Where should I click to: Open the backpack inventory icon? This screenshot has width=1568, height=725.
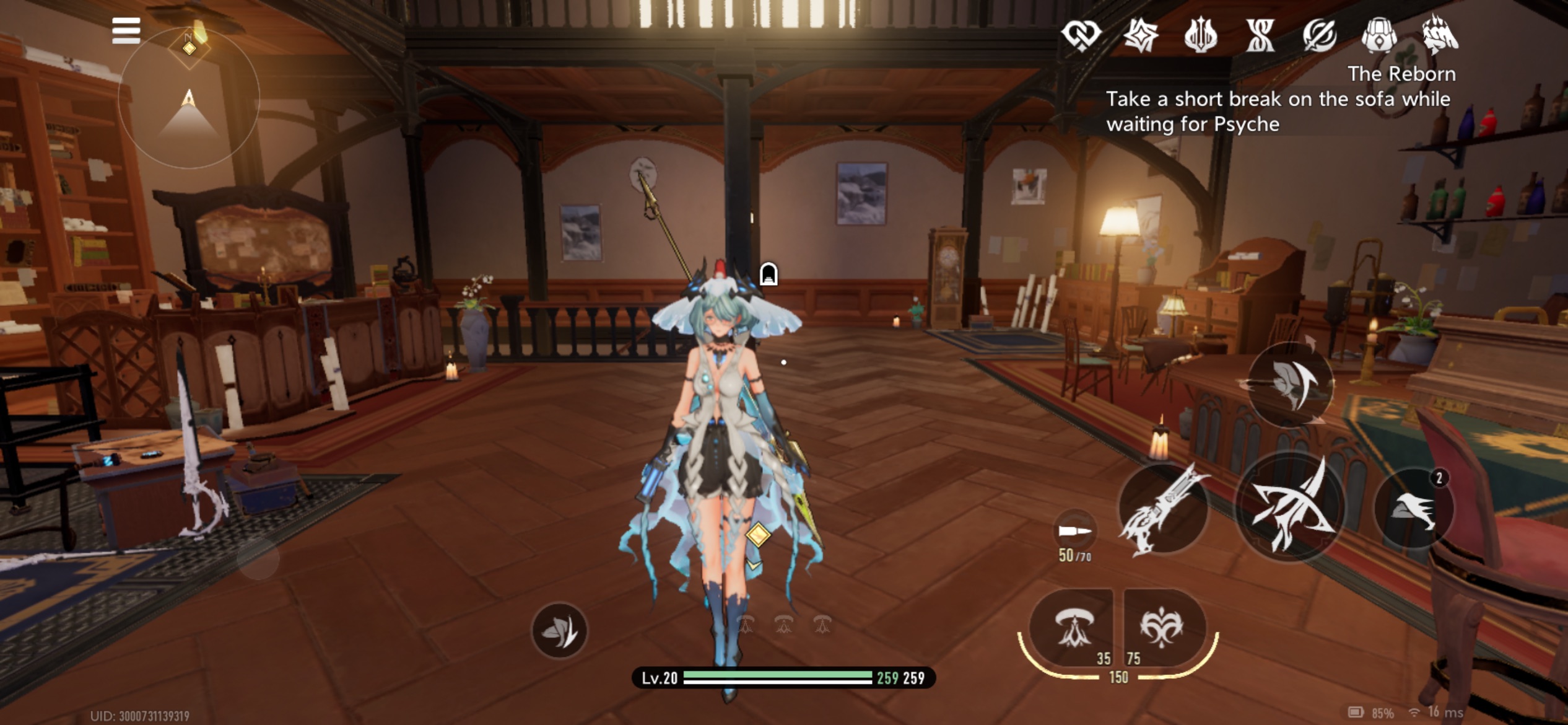click(x=1379, y=35)
